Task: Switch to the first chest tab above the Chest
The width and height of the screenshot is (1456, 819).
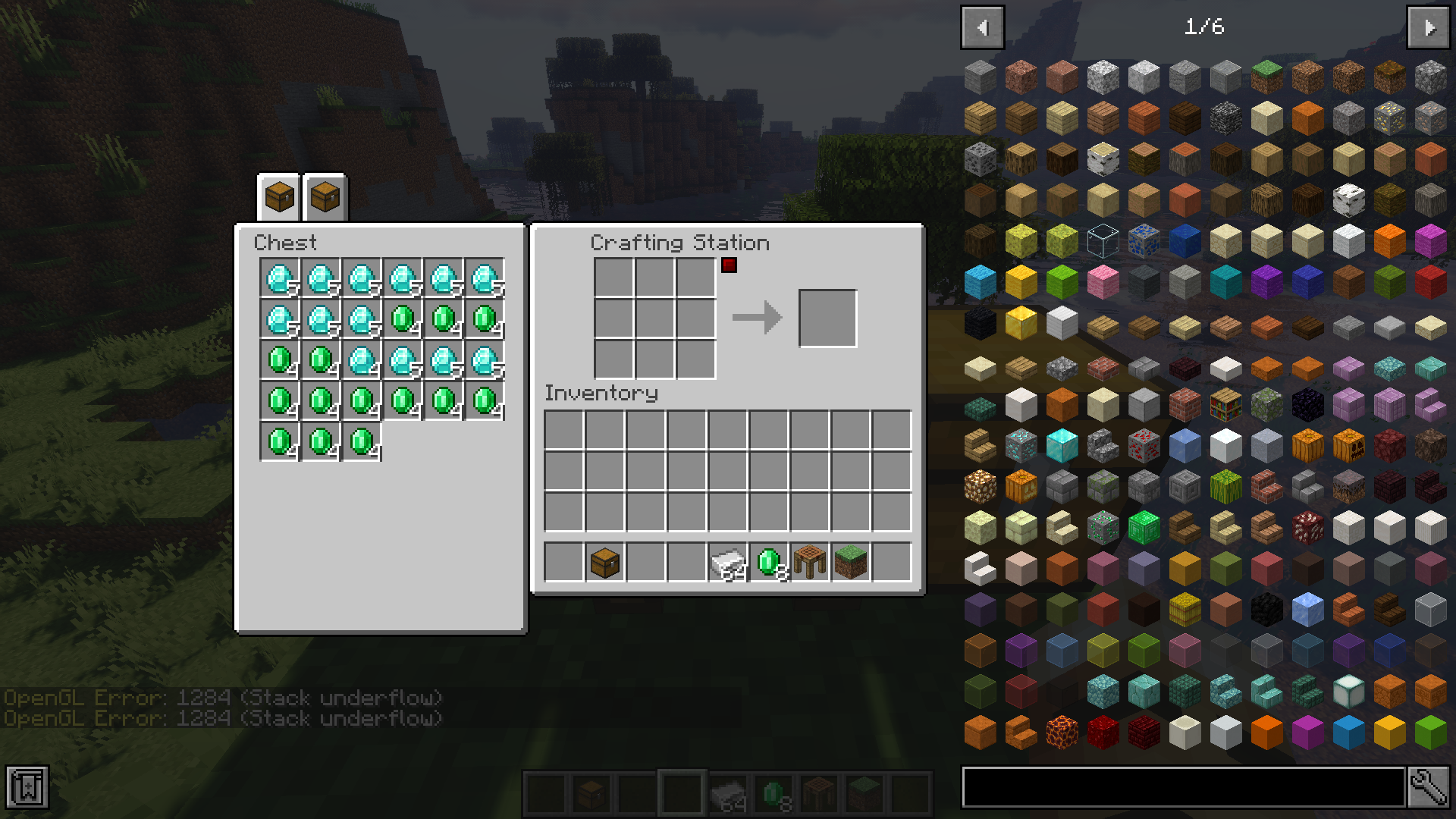Action: [x=278, y=197]
